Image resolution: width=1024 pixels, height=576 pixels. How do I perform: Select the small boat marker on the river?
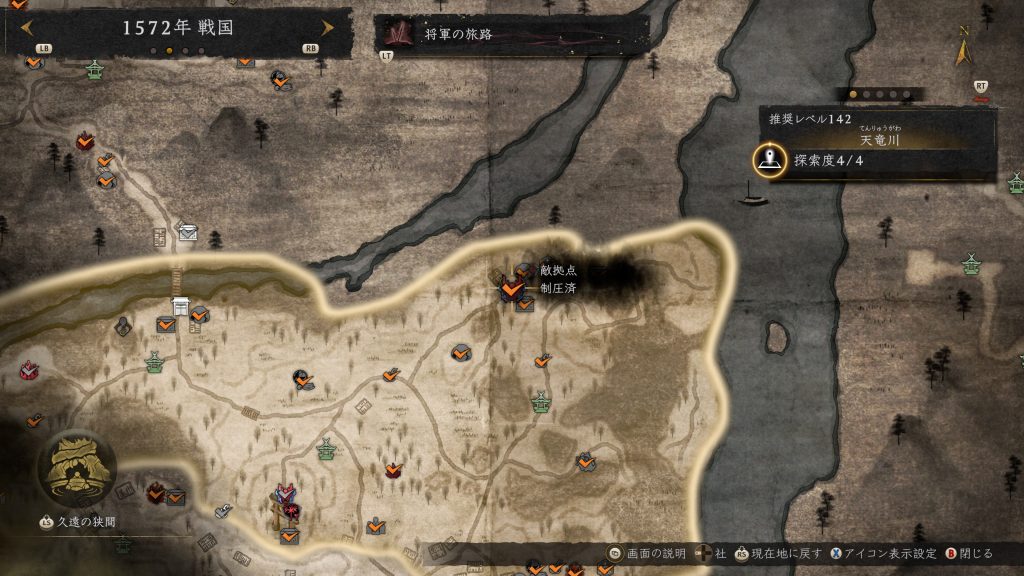click(x=752, y=197)
